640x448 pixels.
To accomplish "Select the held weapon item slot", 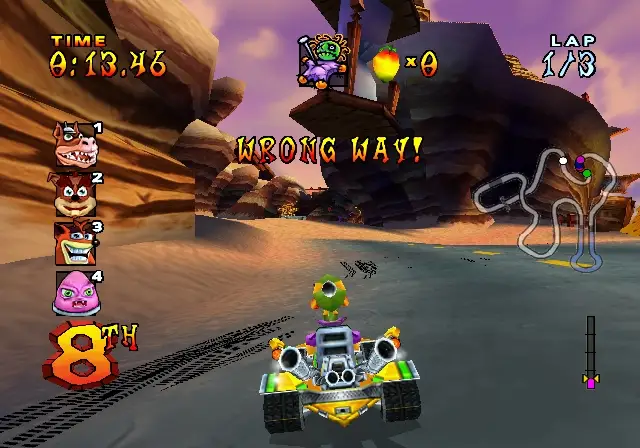I will pyautogui.click(x=324, y=60).
